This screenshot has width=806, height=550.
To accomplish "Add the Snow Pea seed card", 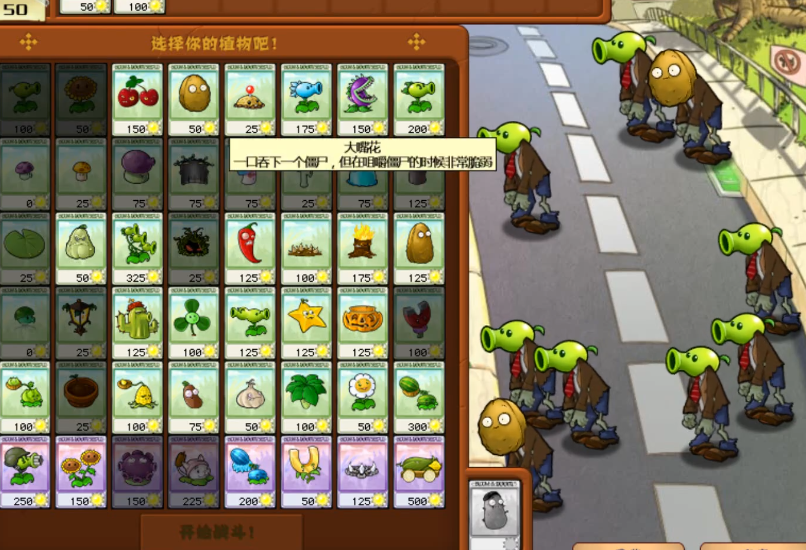I will pyautogui.click(x=306, y=99).
